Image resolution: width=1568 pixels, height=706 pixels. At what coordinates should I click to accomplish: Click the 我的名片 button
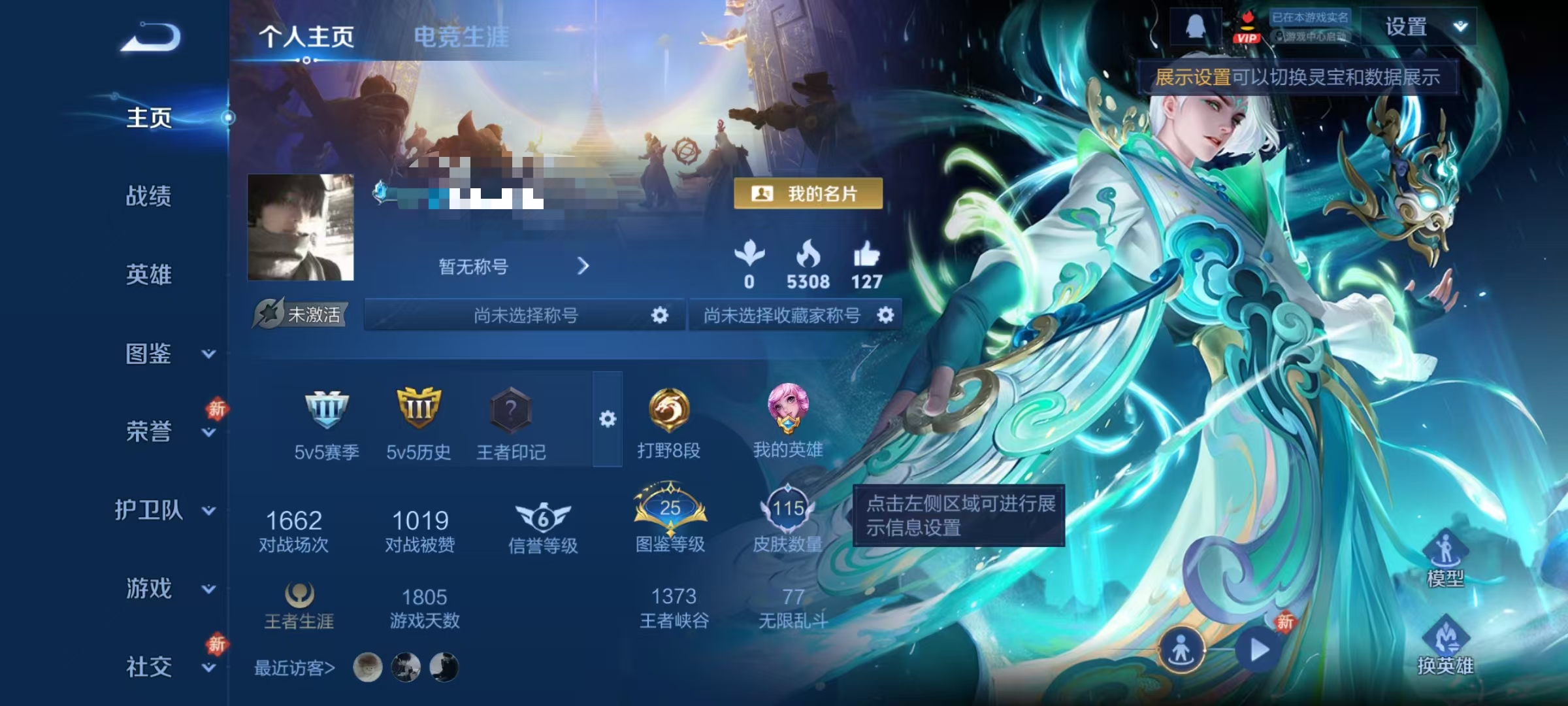pyautogui.click(x=808, y=193)
